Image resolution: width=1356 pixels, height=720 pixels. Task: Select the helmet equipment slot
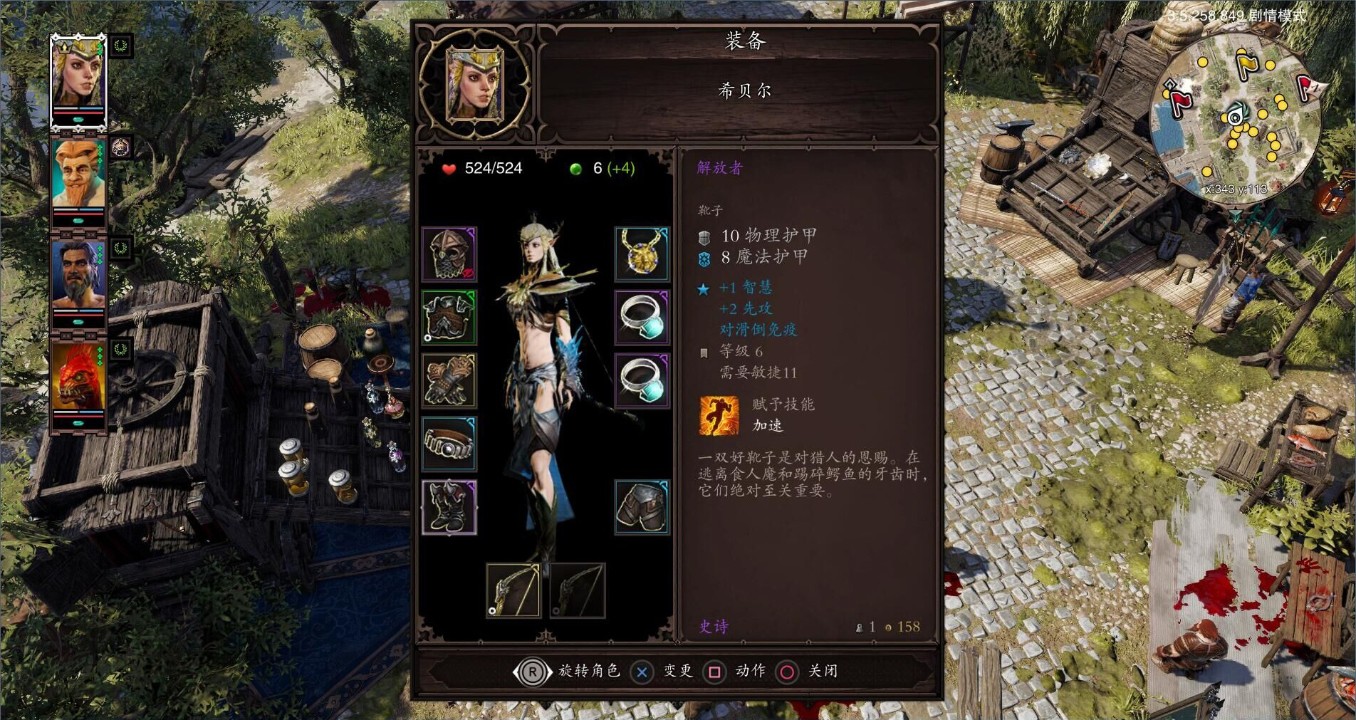point(449,254)
